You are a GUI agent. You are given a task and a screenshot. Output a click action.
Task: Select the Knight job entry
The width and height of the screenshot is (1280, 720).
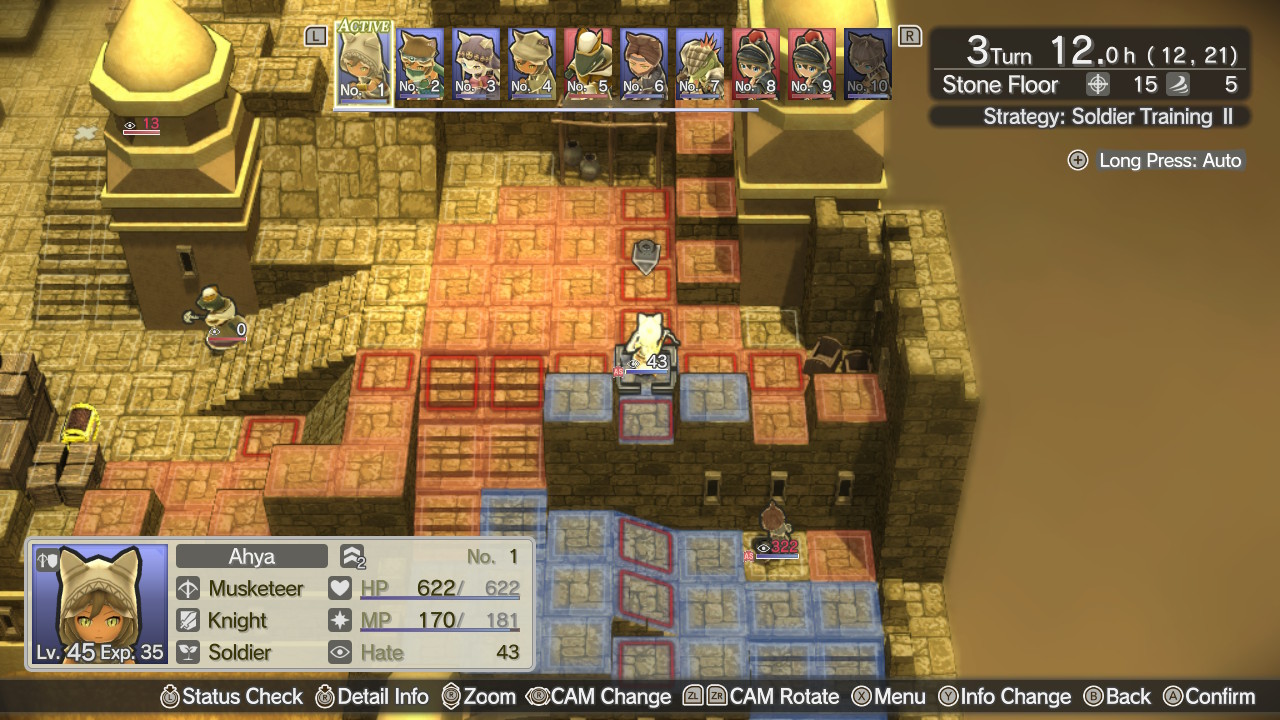click(x=237, y=621)
